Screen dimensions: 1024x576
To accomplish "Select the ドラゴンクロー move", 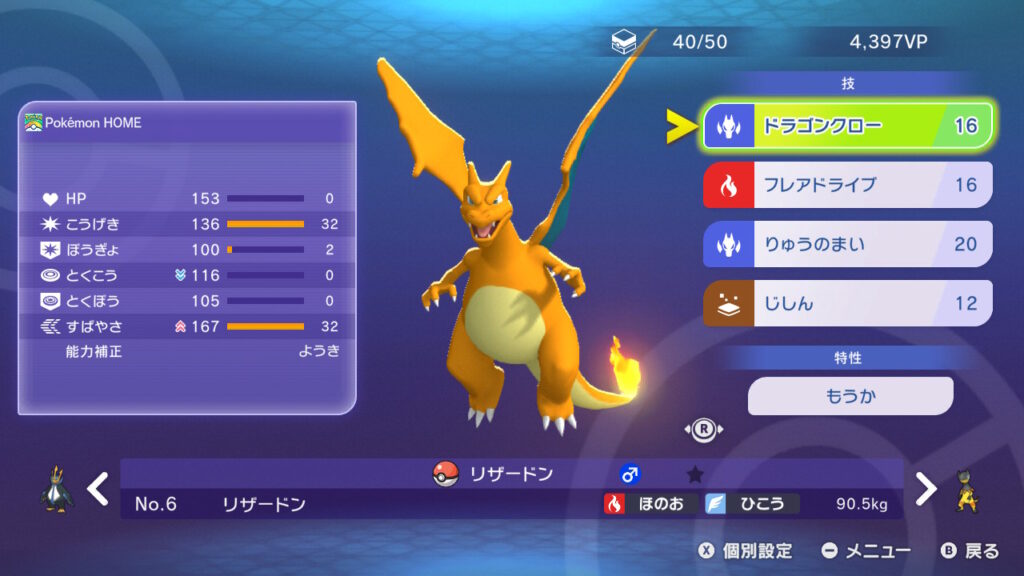I will pos(847,126).
